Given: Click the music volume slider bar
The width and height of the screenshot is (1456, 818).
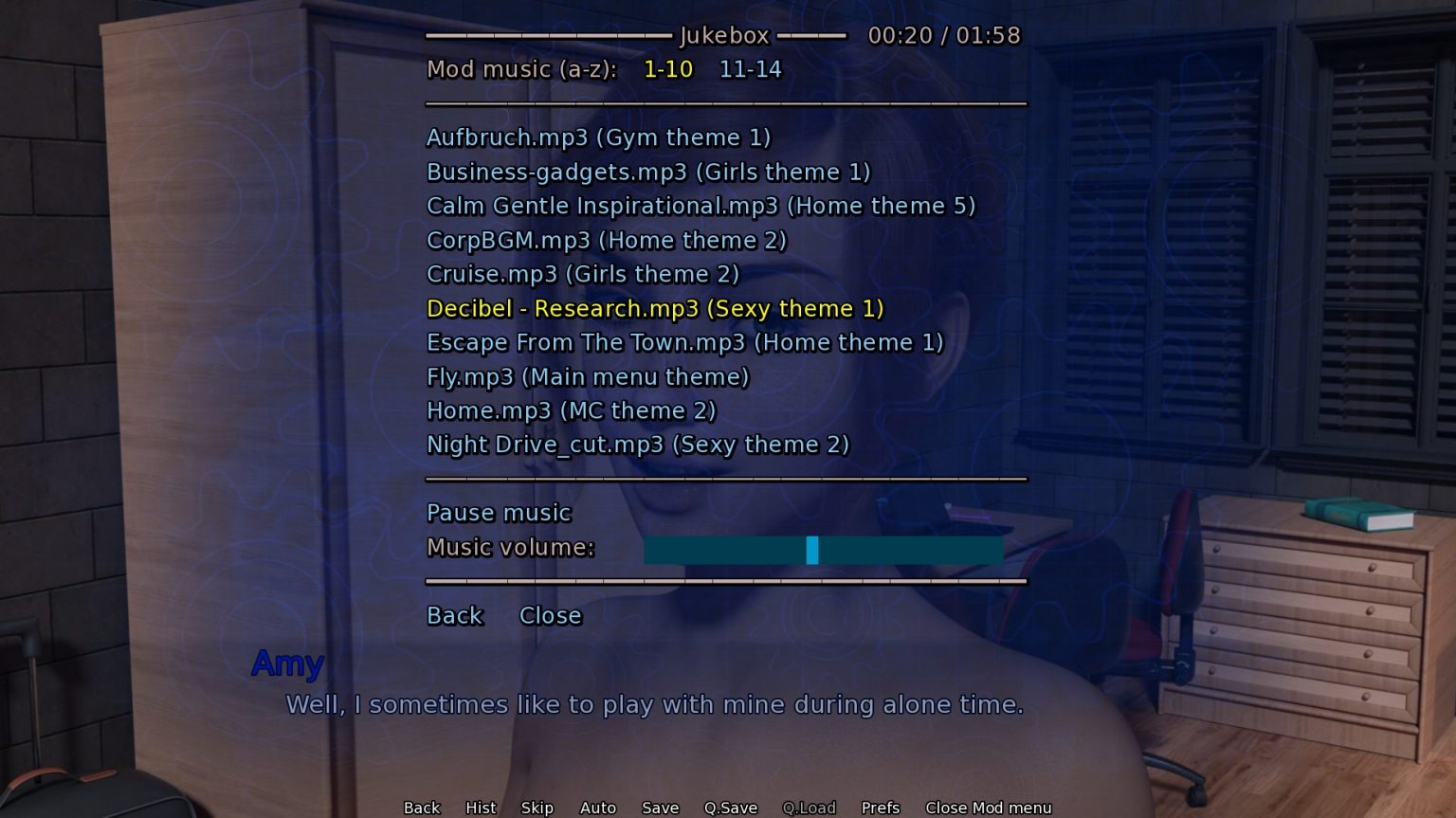Looking at the screenshot, I should pyautogui.click(x=823, y=549).
